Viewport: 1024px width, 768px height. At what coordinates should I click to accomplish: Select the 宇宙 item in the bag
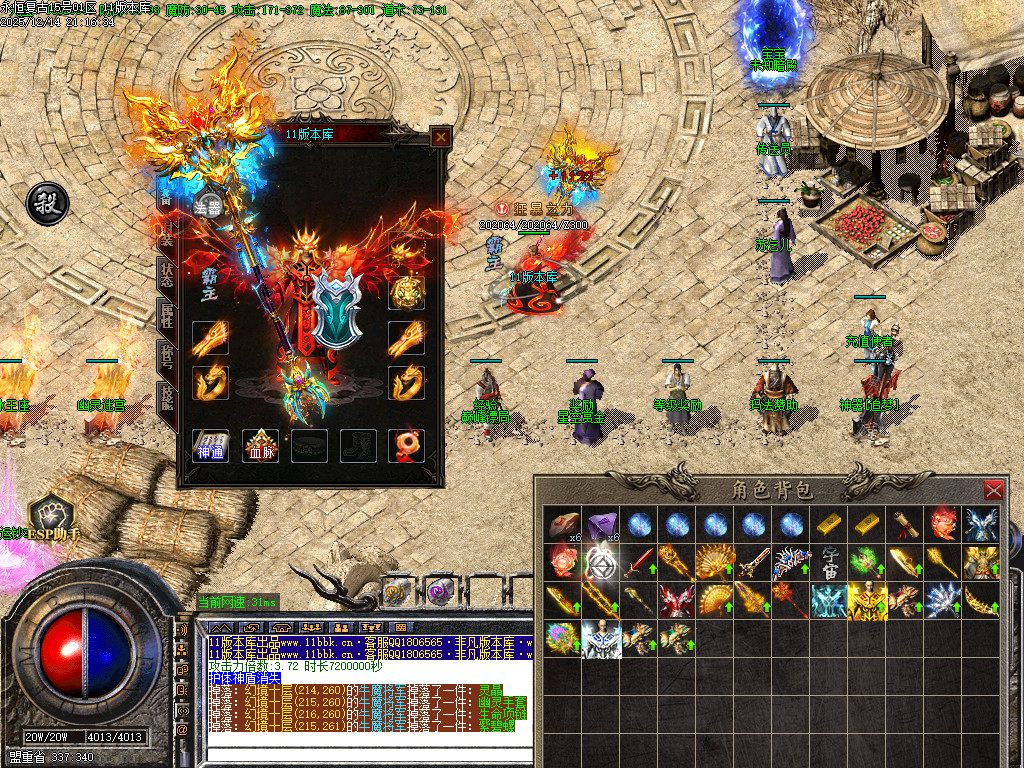tap(831, 562)
